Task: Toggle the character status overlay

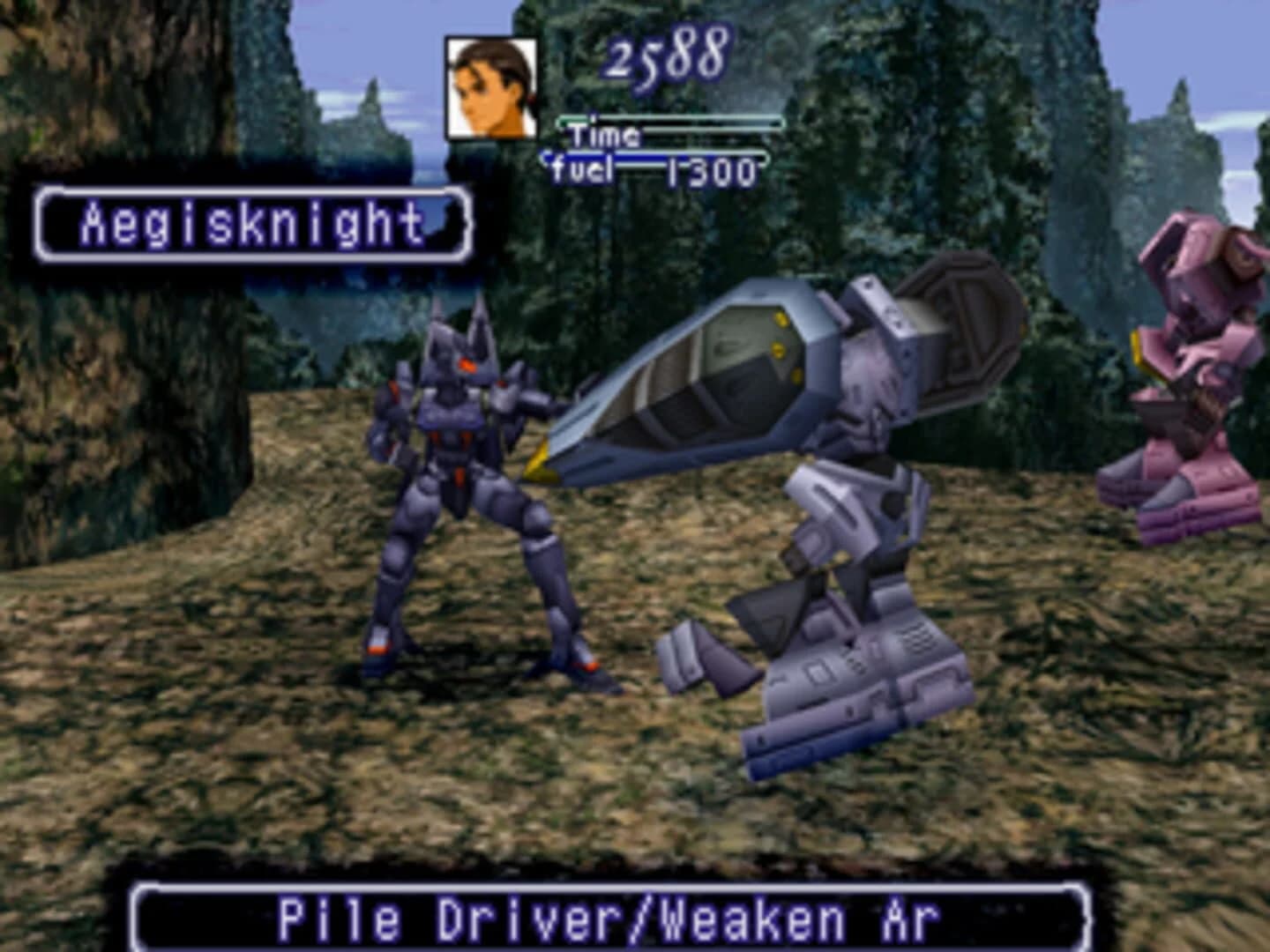Action: click(617, 106)
